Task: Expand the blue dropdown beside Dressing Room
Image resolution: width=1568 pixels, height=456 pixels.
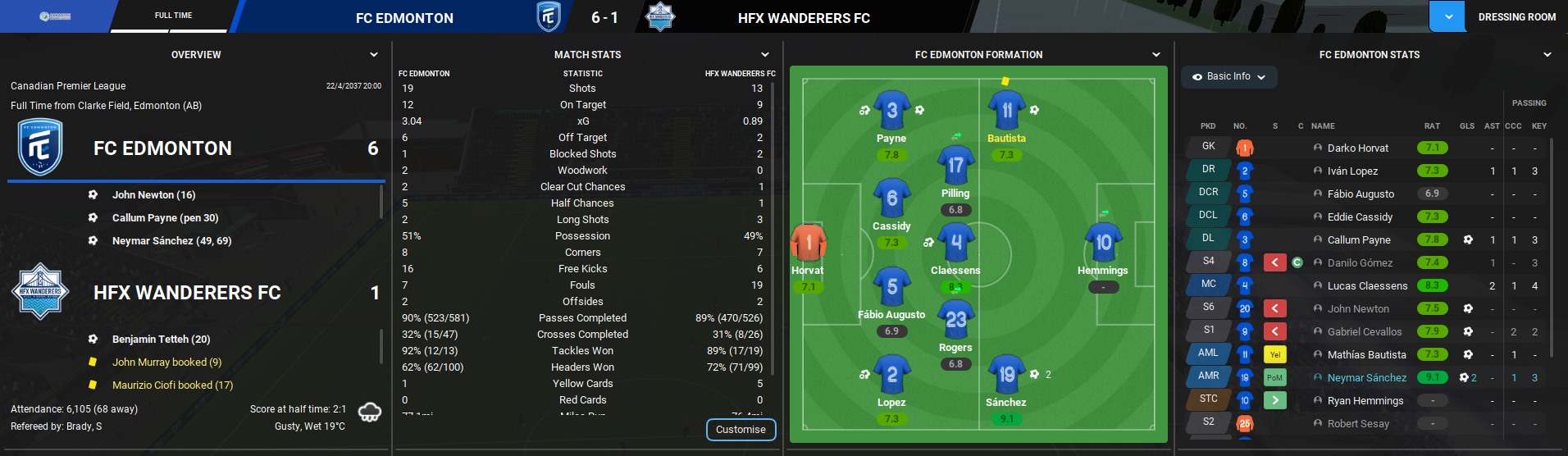Action: (x=1447, y=16)
